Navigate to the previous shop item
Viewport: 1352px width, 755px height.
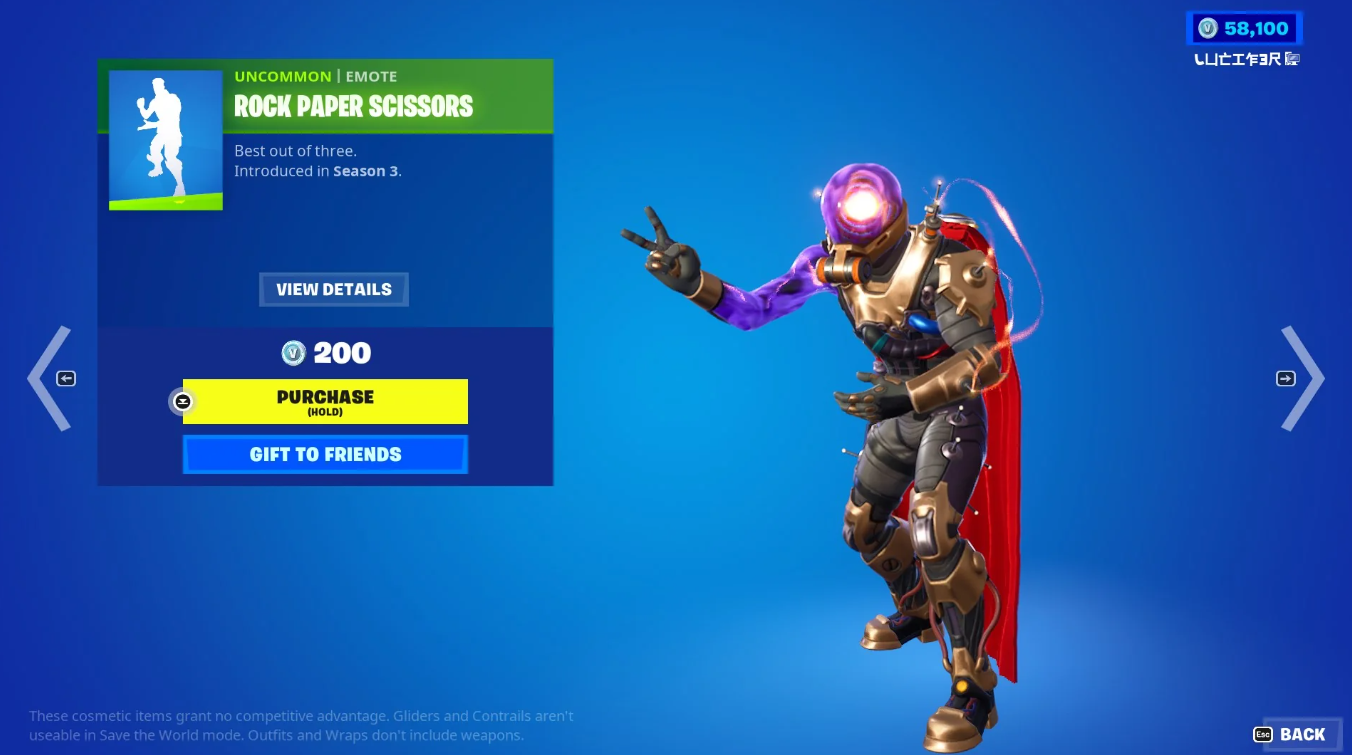pyautogui.click(x=48, y=378)
